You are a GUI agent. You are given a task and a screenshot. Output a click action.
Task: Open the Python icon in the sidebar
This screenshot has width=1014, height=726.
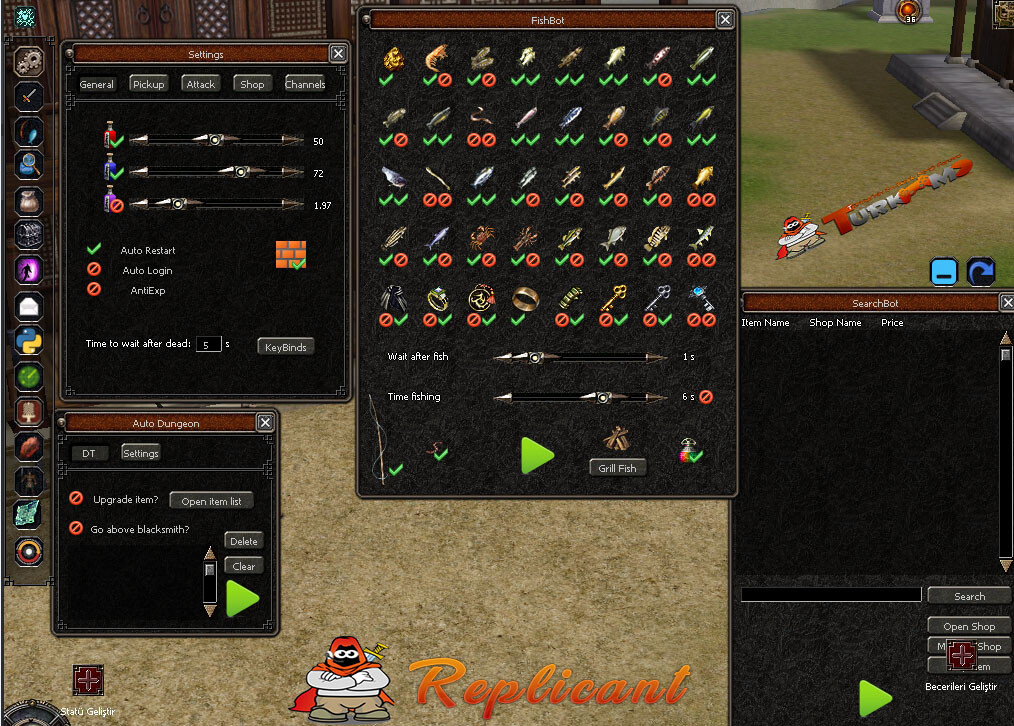(x=29, y=341)
